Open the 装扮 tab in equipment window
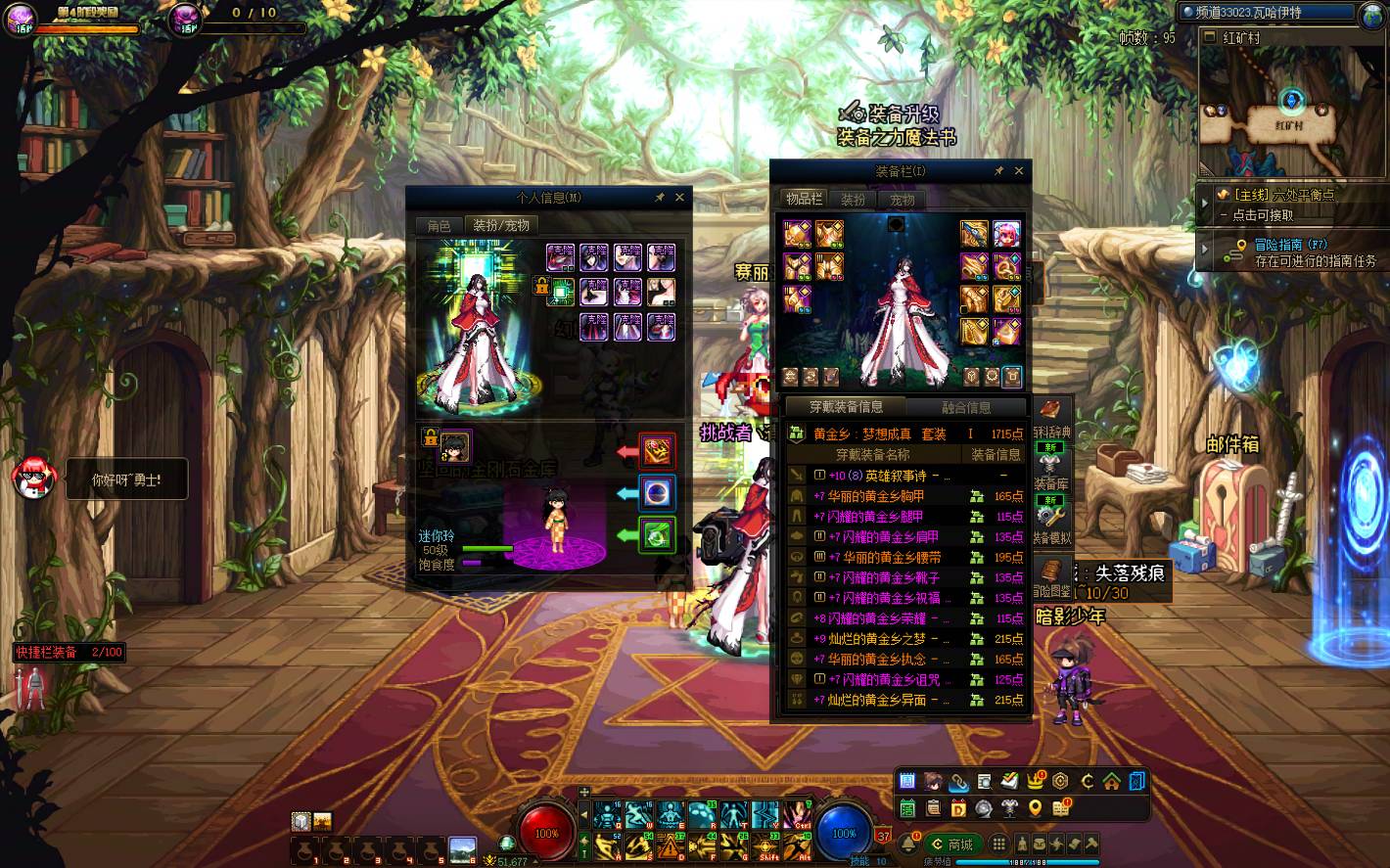 [x=853, y=199]
